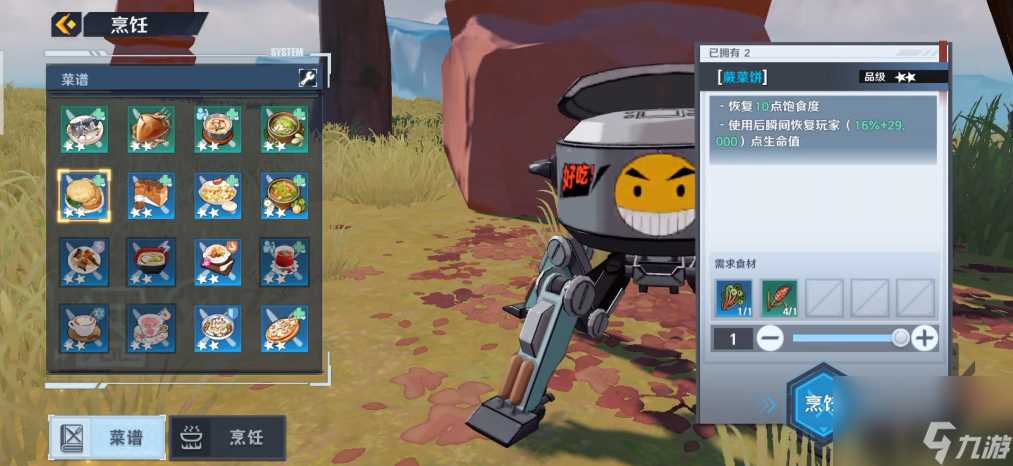Switch to the 菜谱 recipes tab
Screen dimensions: 1013x466
108,437
